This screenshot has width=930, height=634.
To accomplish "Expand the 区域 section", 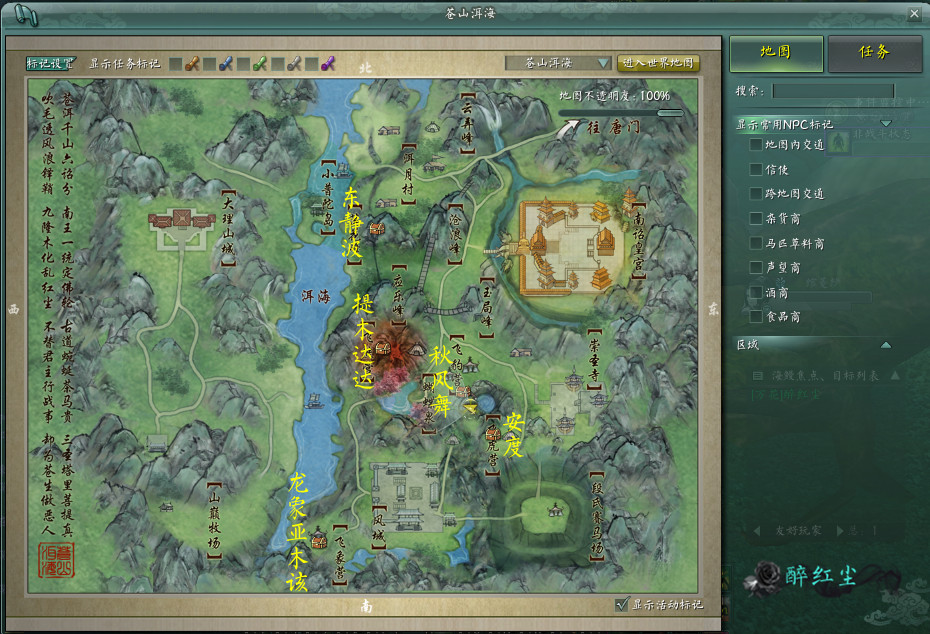I will [886, 345].
